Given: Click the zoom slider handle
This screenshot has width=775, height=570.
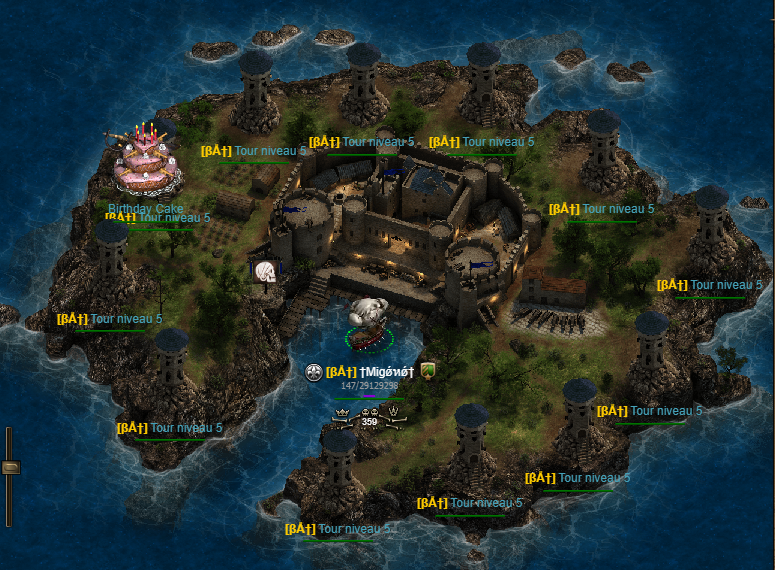Looking at the screenshot, I should click(x=10, y=466).
